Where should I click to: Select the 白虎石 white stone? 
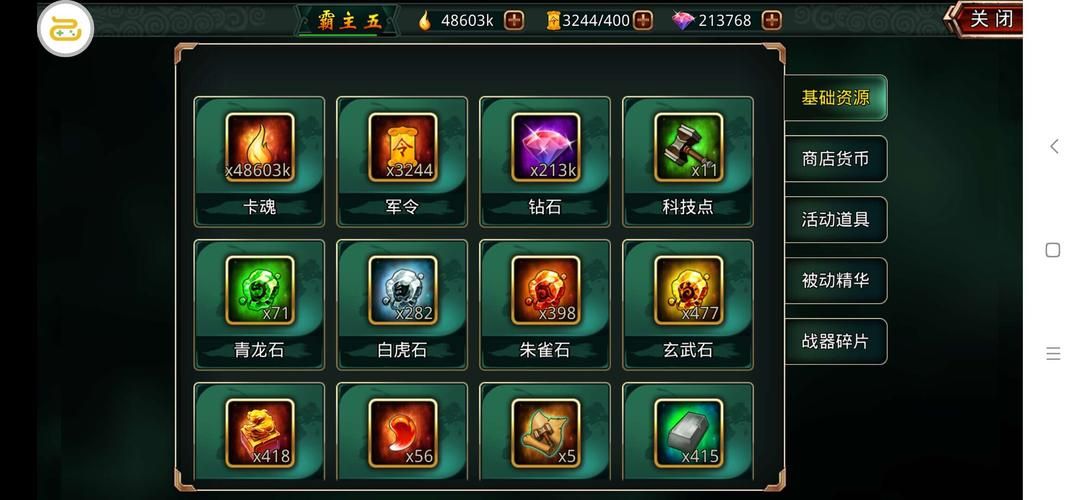pos(402,303)
